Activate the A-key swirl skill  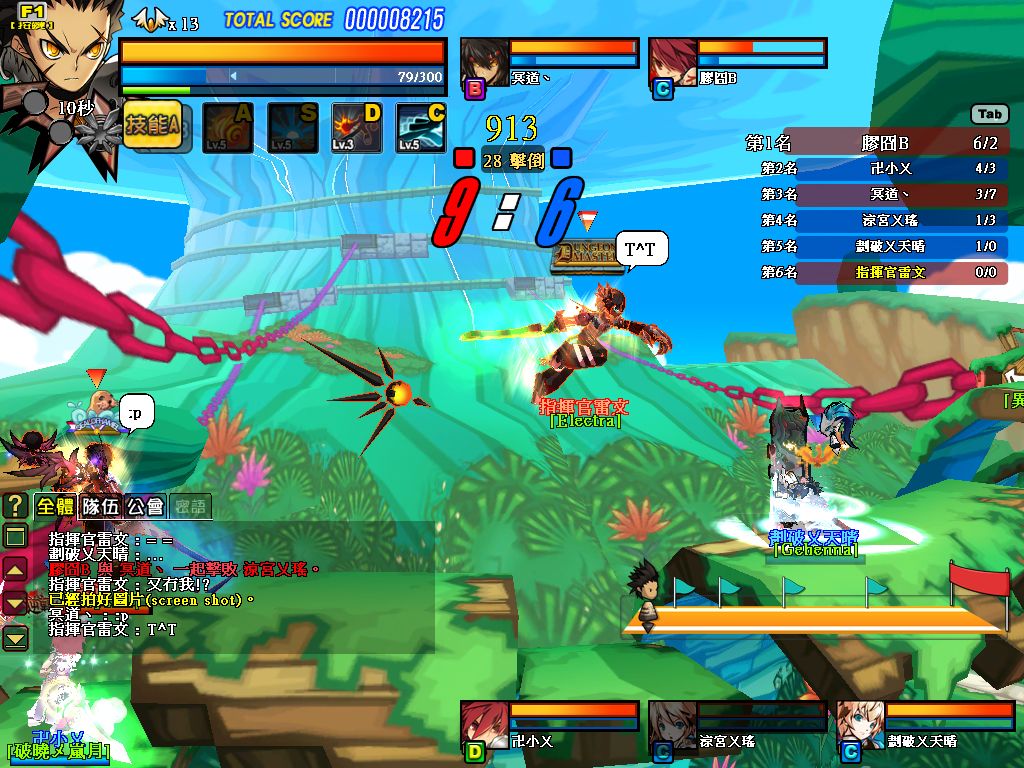228,127
